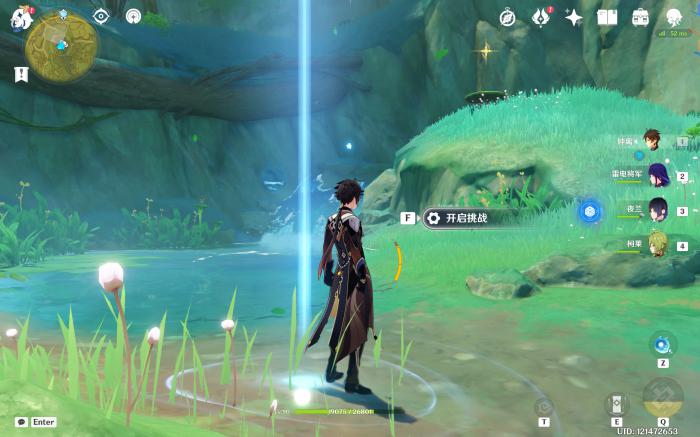Open the Adventurer Handbook compass icon
Image resolution: width=700 pixels, height=437 pixels.
pyautogui.click(x=508, y=17)
